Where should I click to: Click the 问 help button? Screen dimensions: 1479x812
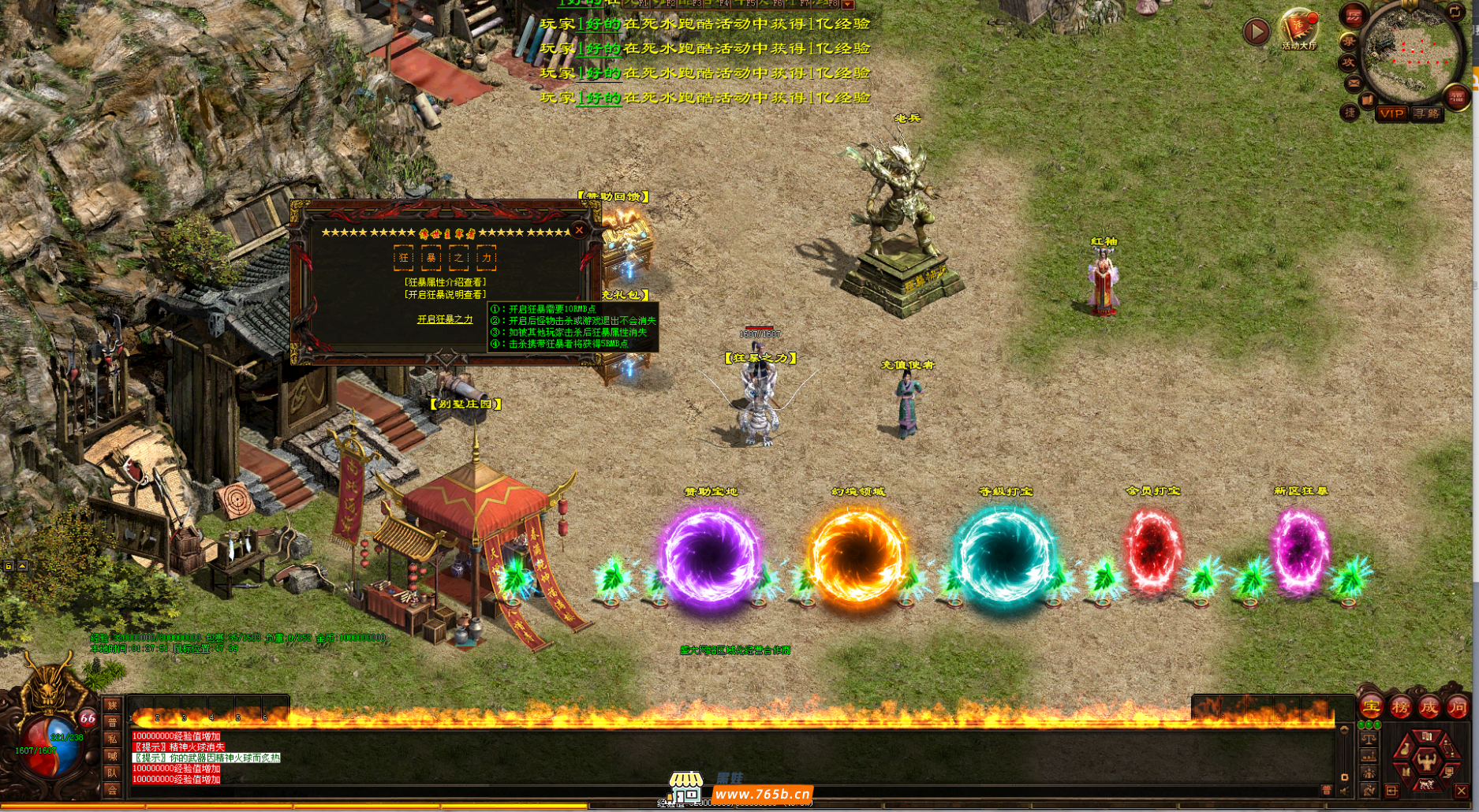pos(1457,707)
